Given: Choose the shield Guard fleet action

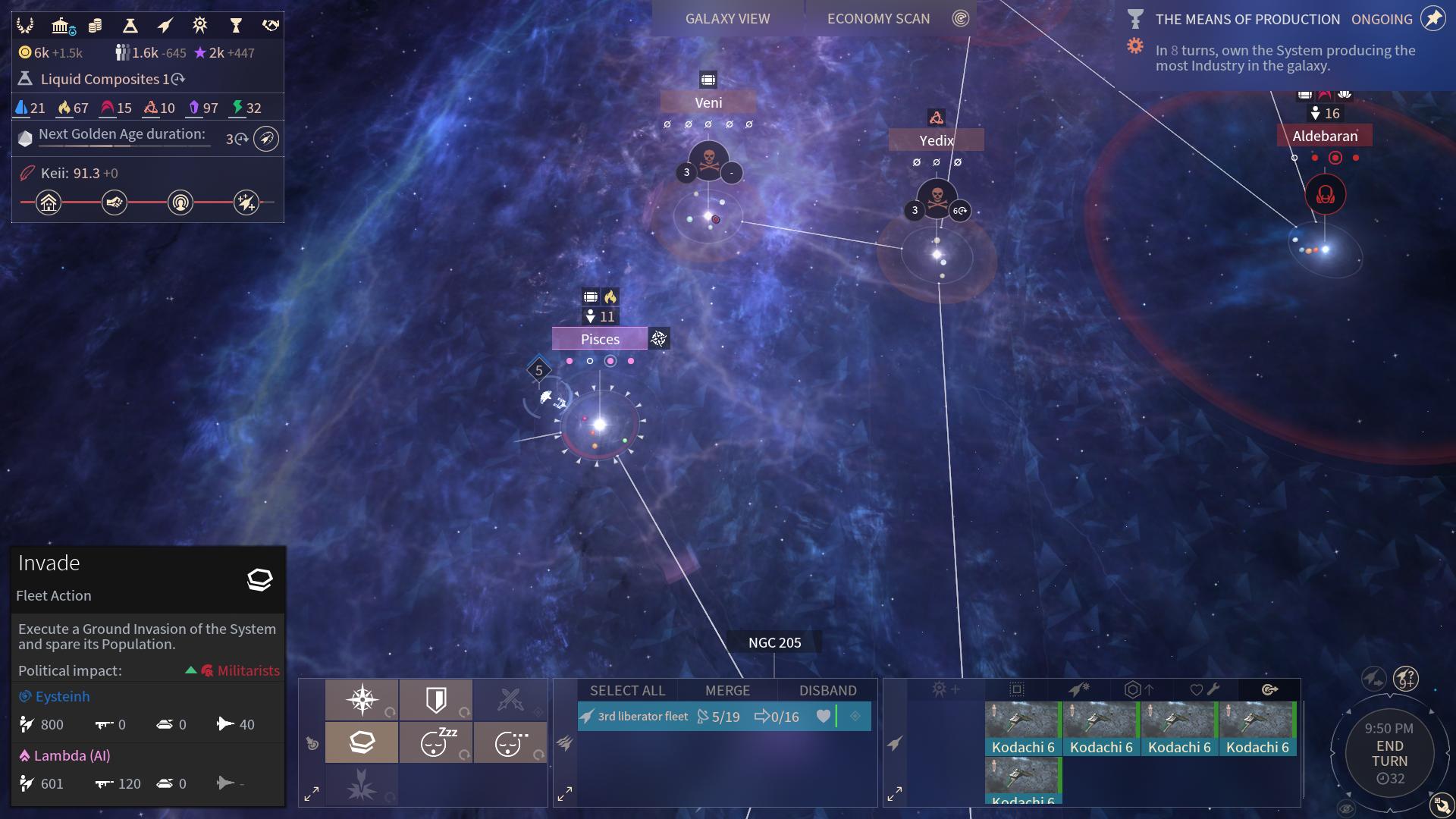Looking at the screenshot, I should [x=436, y=699].
